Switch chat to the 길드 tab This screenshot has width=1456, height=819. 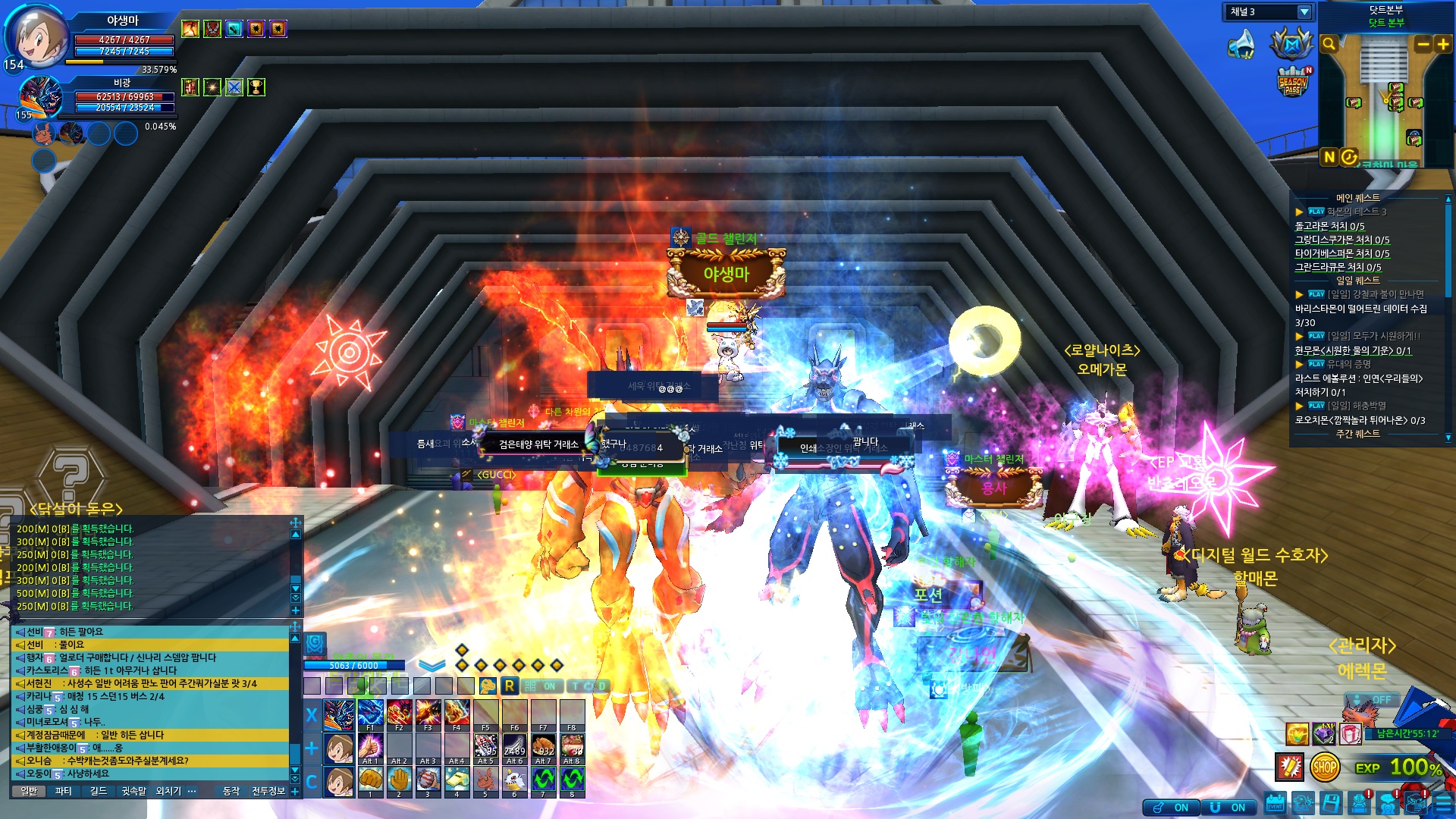click(99, 791)
